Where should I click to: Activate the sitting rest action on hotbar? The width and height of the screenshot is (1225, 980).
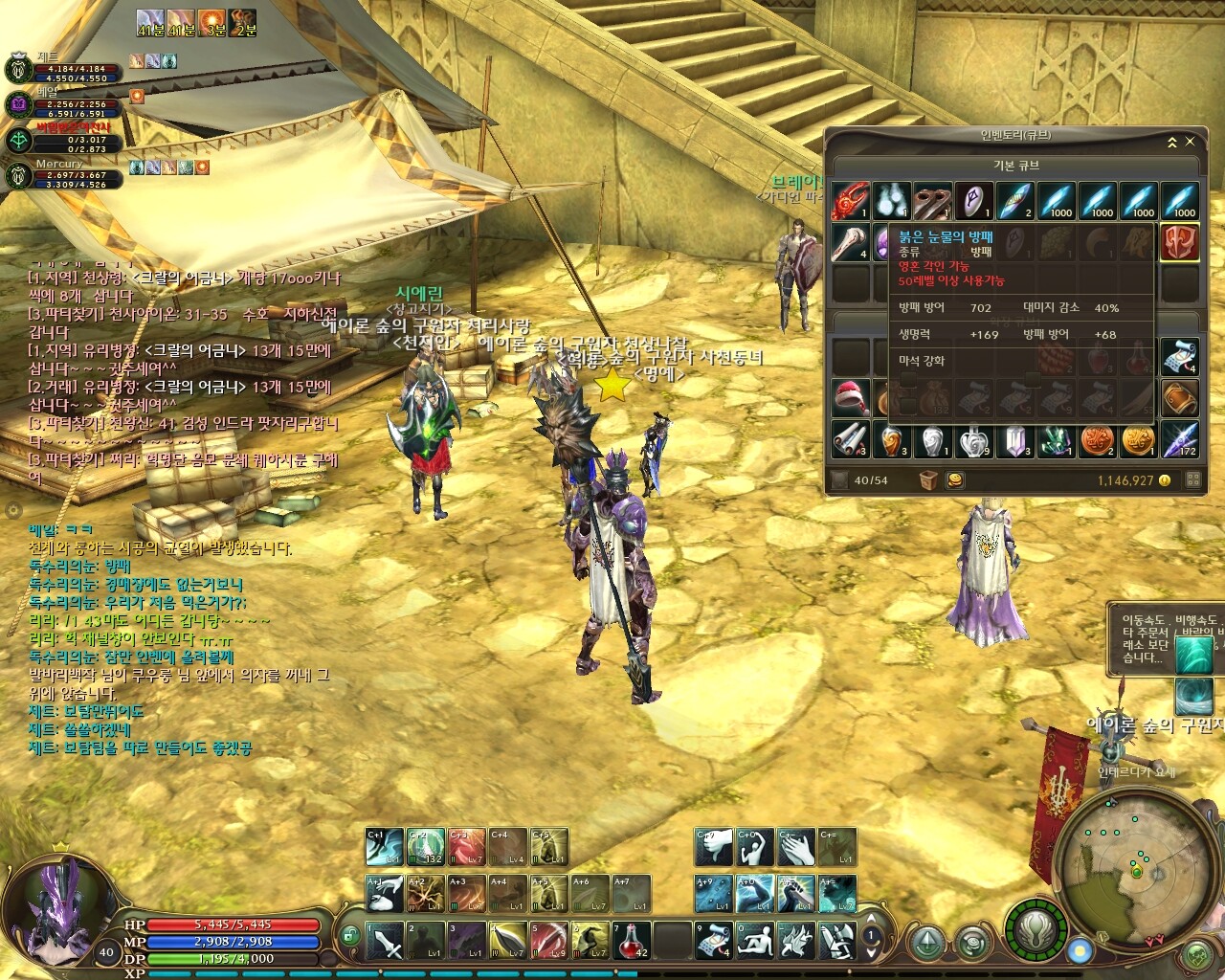tap(755, 941)
